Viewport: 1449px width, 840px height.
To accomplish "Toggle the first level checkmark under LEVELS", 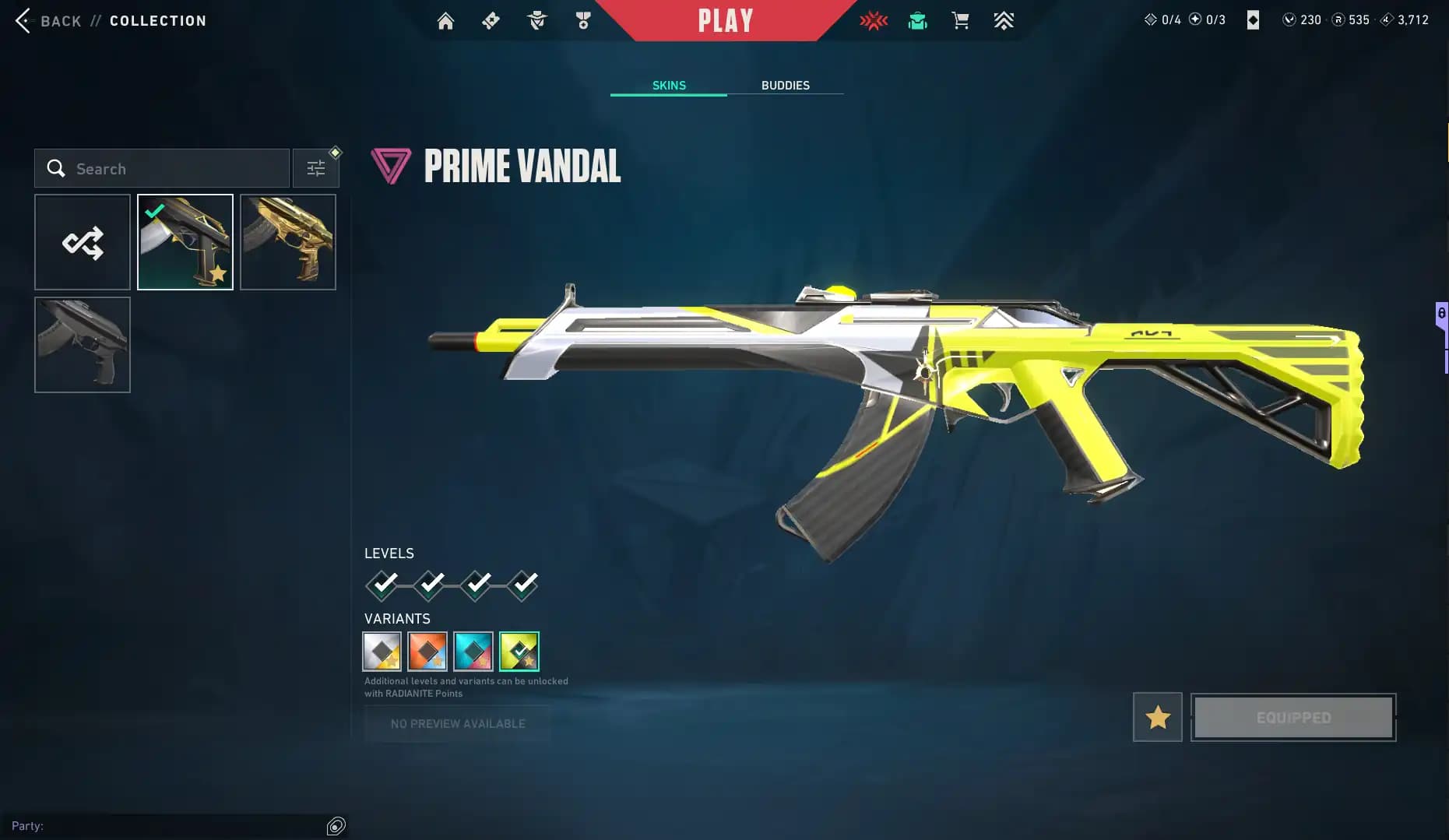I will pyautogui.click(x=382, y=585).
